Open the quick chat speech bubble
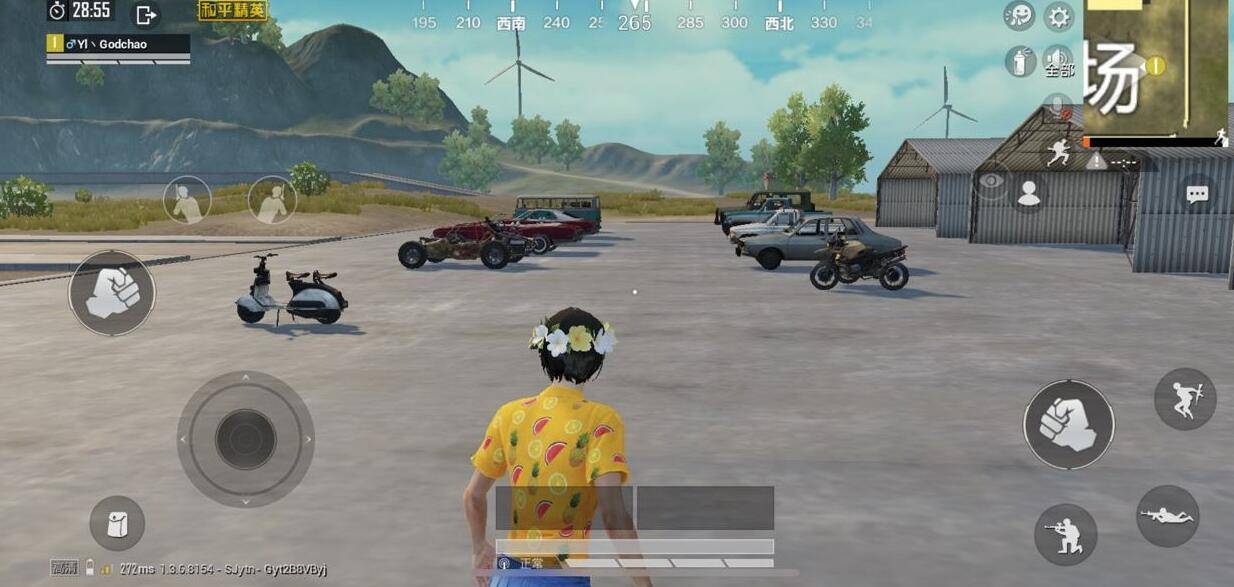This screenshot has width=1234, height=587. point(1197,194)
